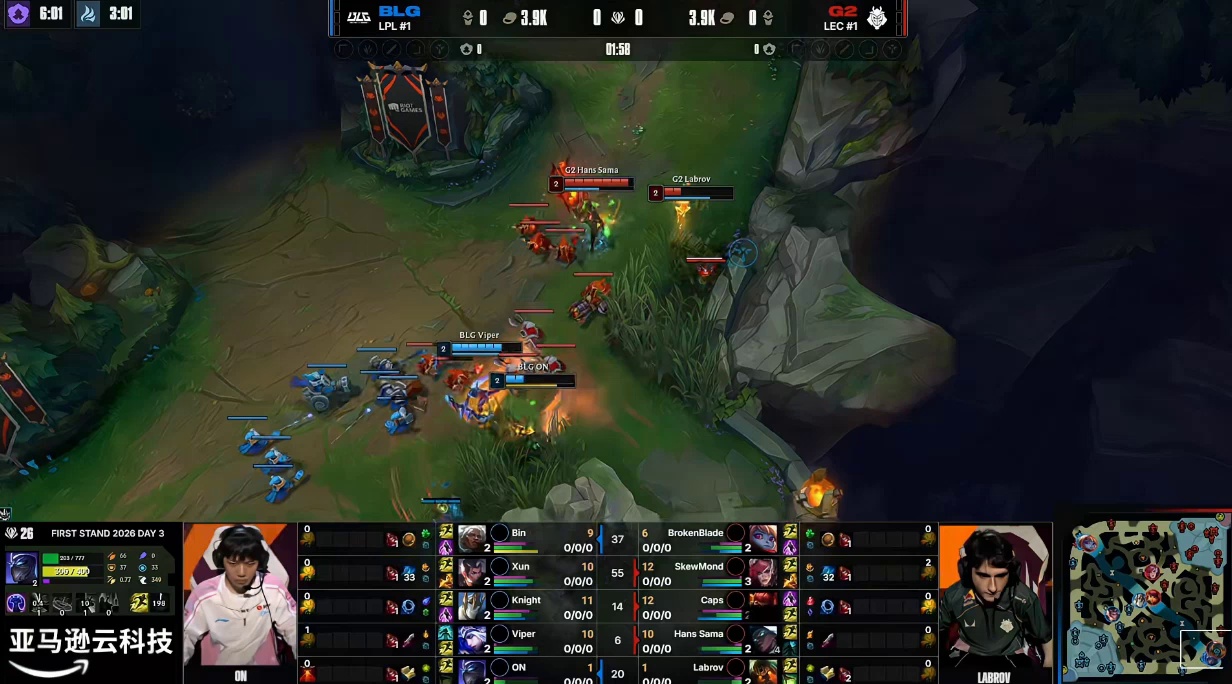Screen dimensions: 1232x684
Task: Click Shen's passive ability icon
Action: pos(17,602)
